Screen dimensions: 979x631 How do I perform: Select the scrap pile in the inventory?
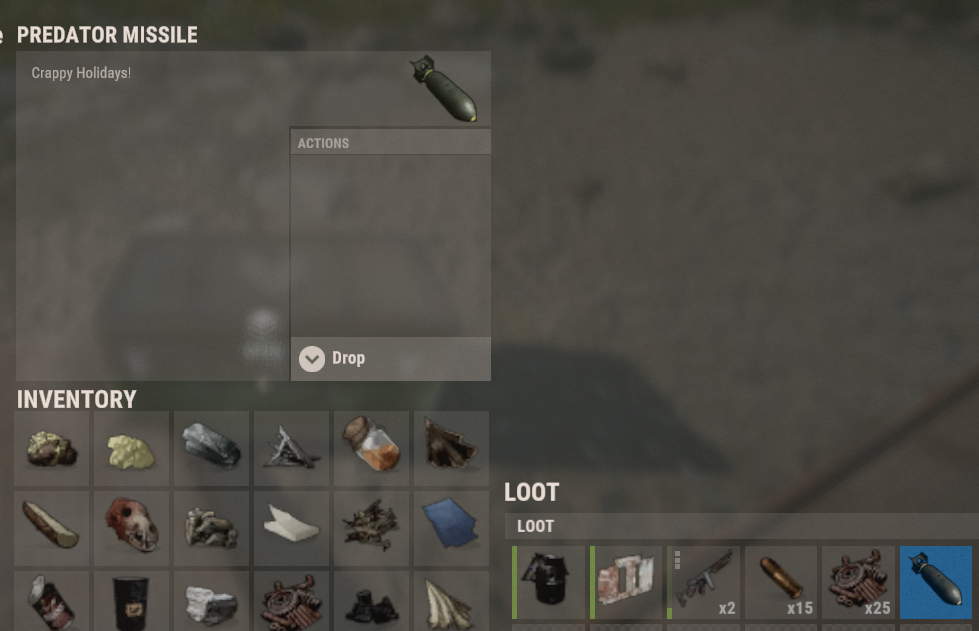(292, 602)
